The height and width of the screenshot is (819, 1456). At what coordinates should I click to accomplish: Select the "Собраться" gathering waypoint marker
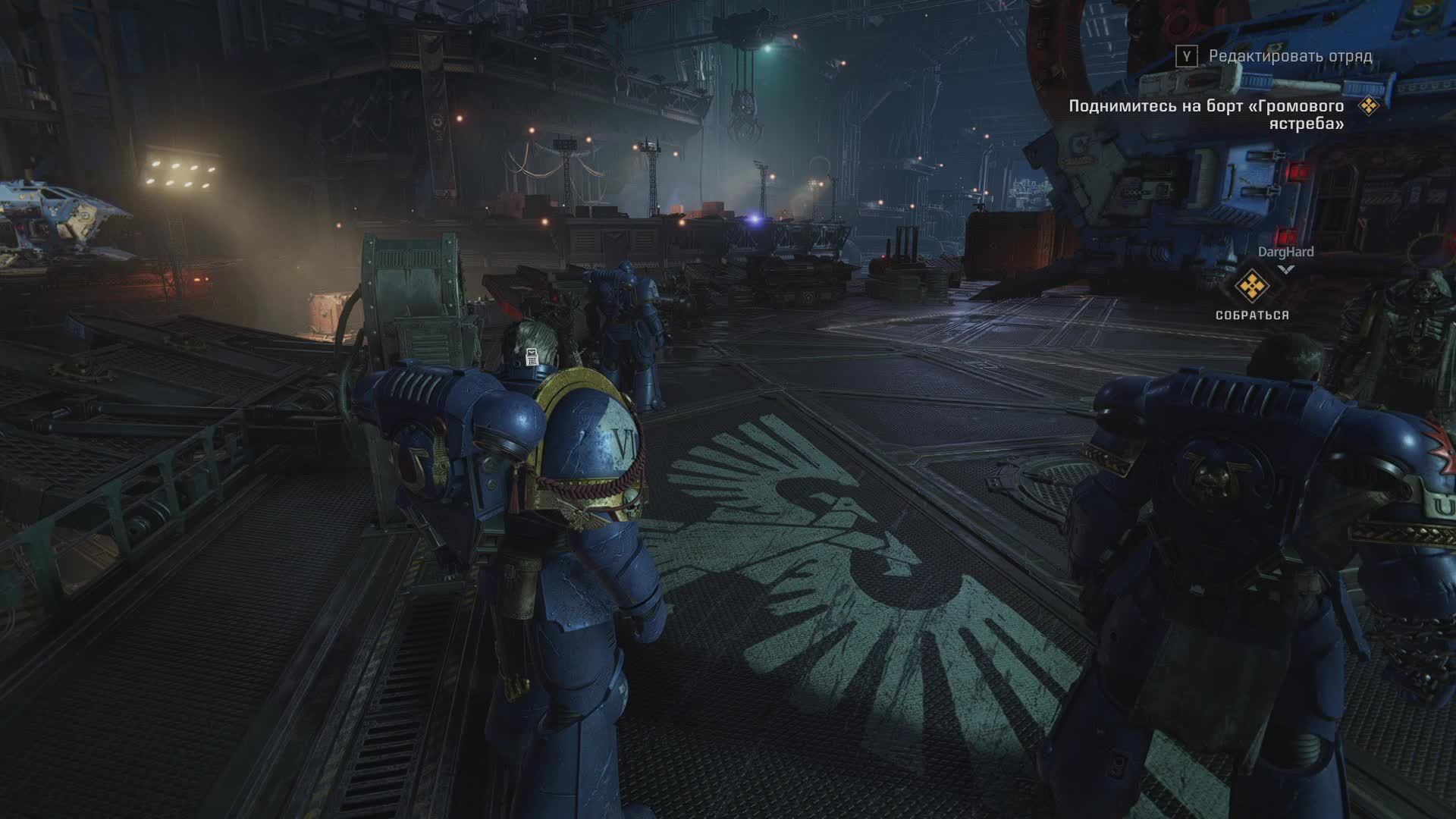coord(1252,287)
